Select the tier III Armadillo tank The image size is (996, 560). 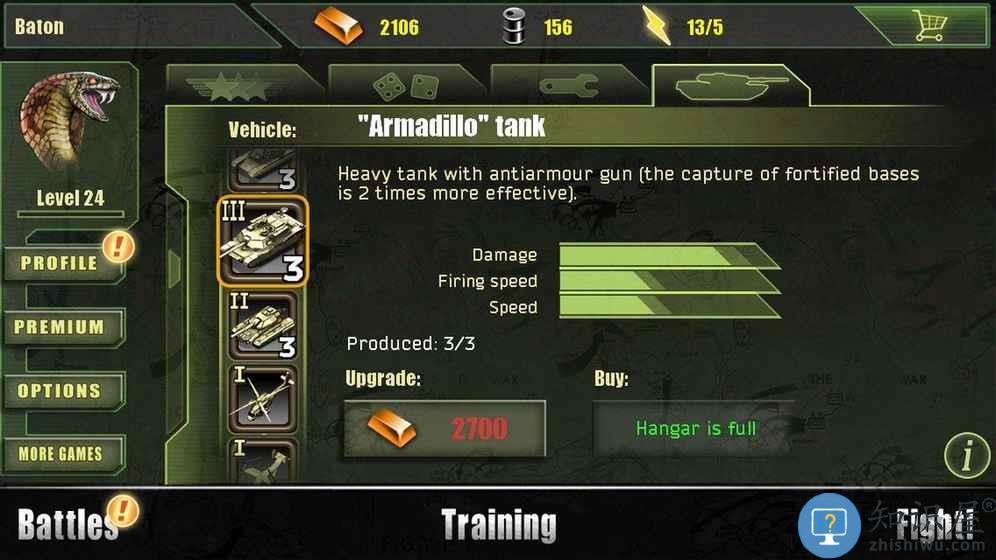tap(262, 241)
